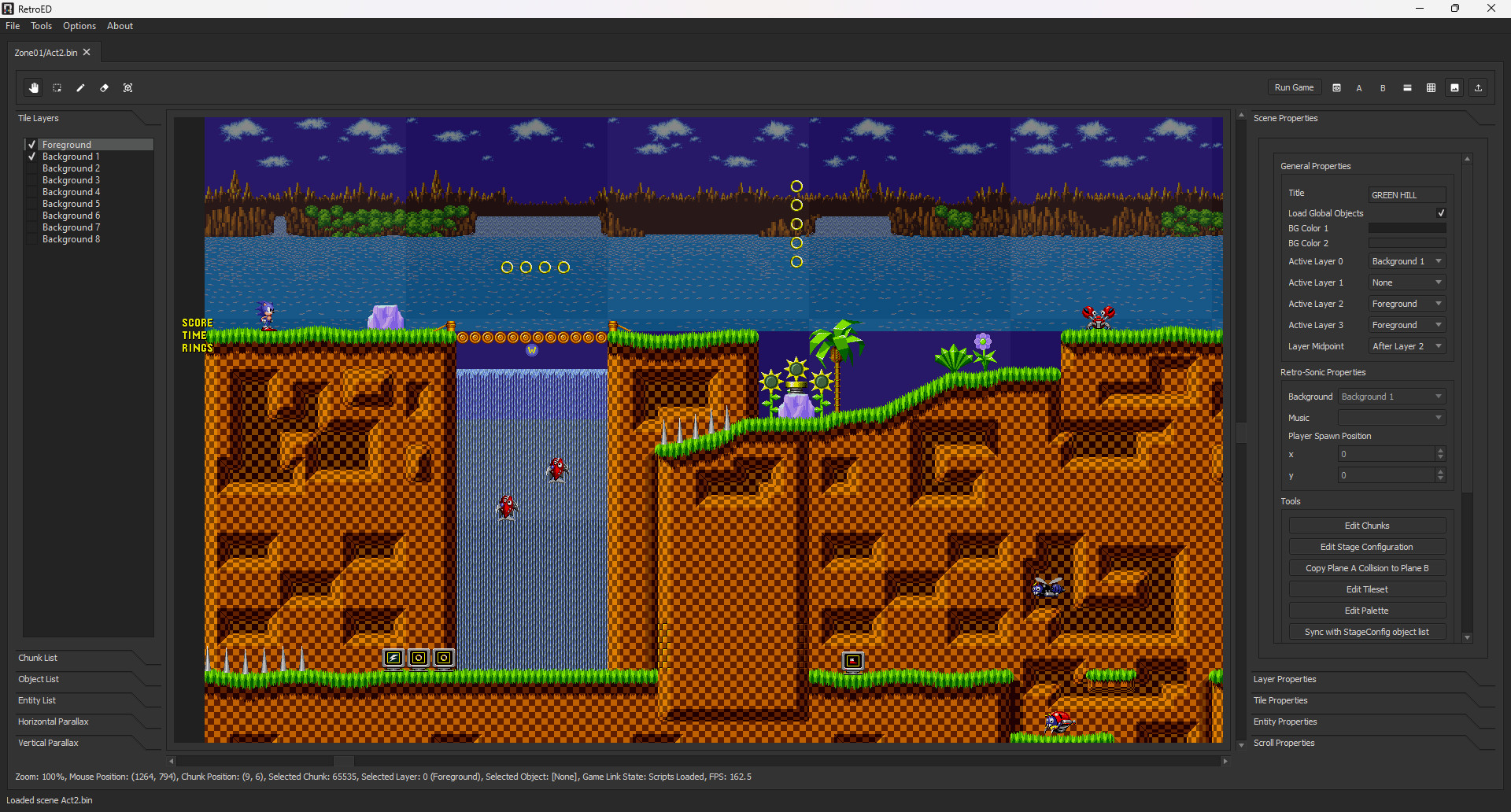1511x812 pixels.
Task: Open the Retro-Sonic Background dropdown
Action: pyautogui.click(x=1391, y=396)
